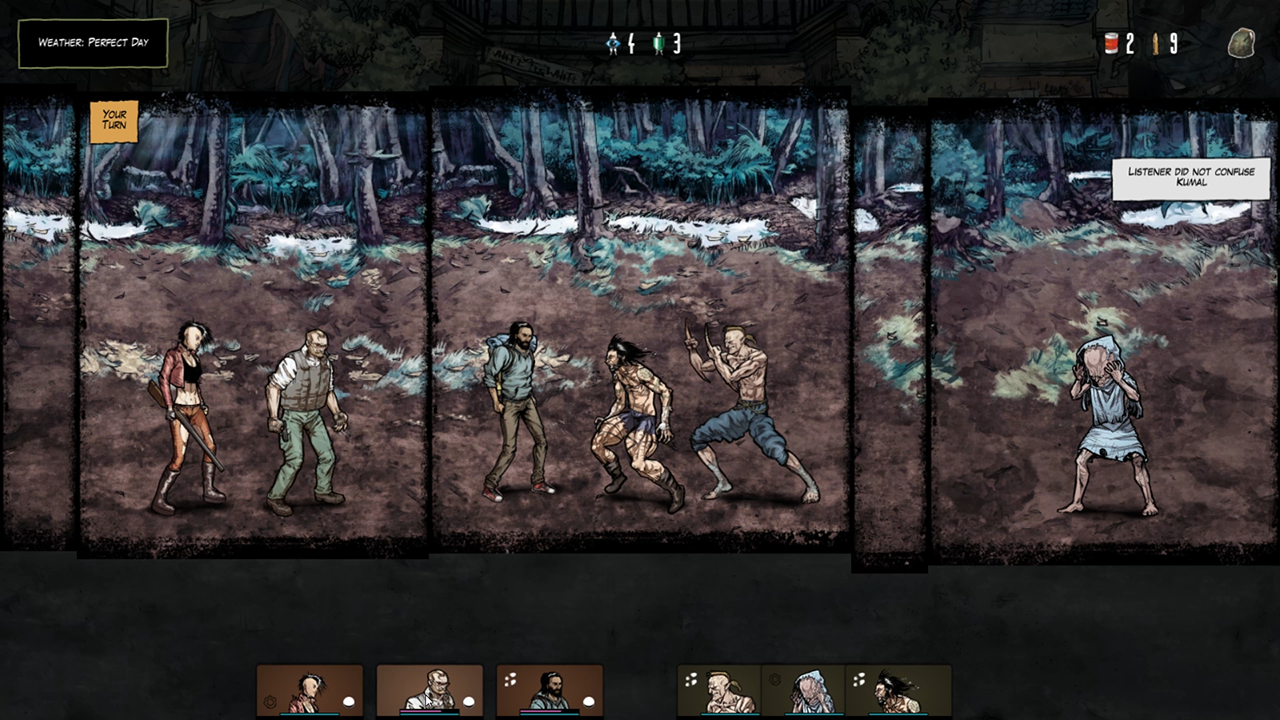Click the Your Turn indicator tag
The image size is (1280, 720).
click(114, 121)
